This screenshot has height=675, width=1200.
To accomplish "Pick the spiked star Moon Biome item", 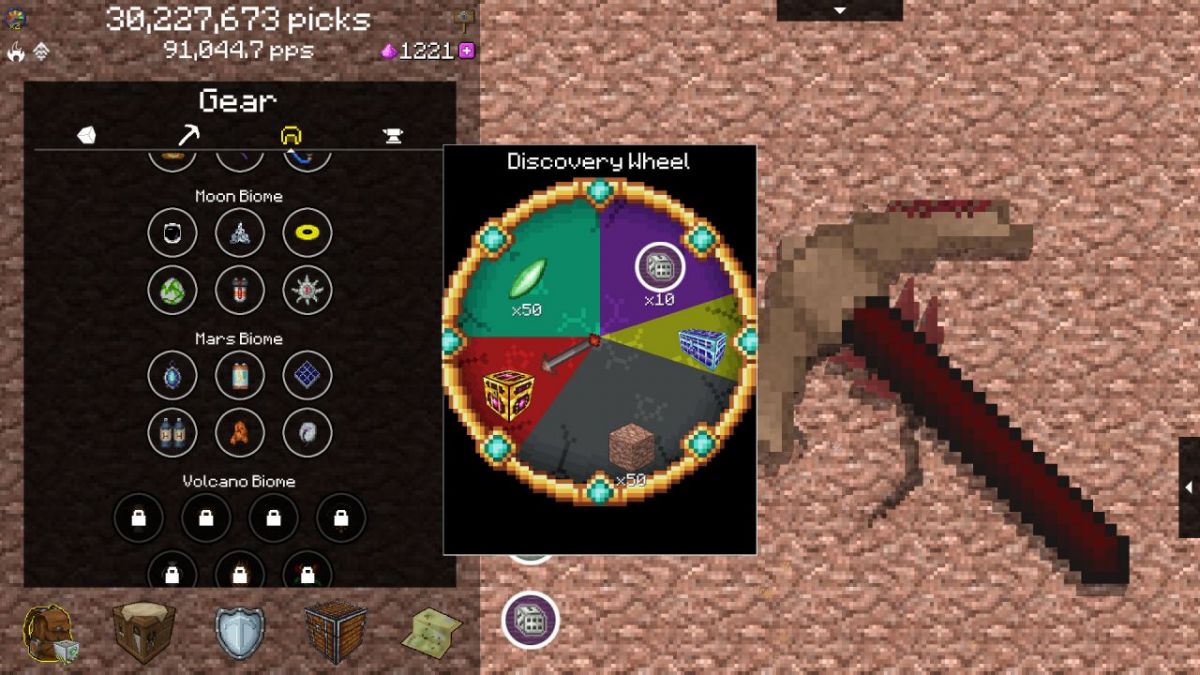I will pyautogui.click(x=306, y=291).
